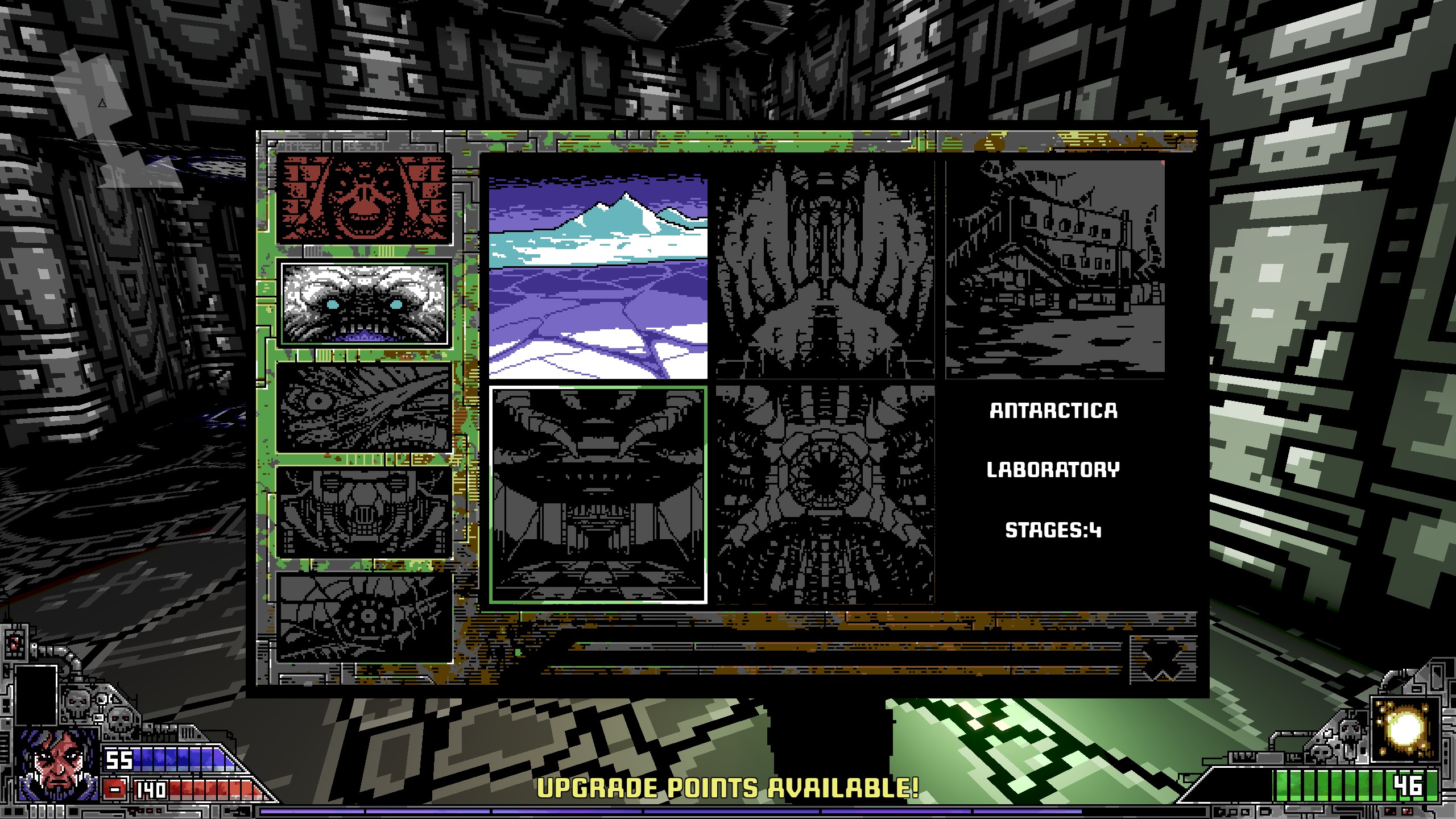The width and height of the screenshot is (1456, 819).
Task: Select the mechanical skull episode icon
Action: [x=364, y=512]
